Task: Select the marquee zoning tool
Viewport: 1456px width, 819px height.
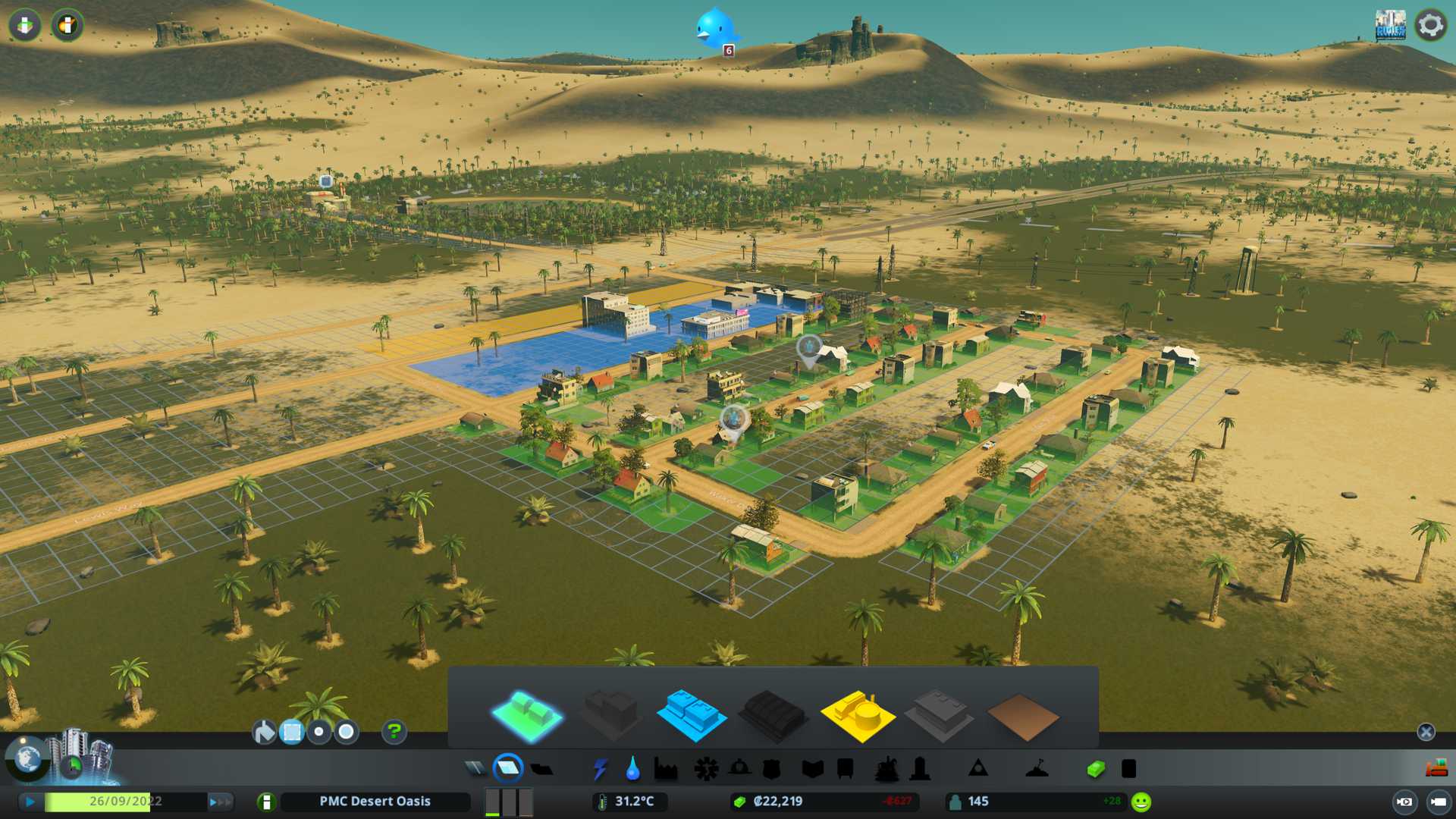Action: click(x=292, y=732)
